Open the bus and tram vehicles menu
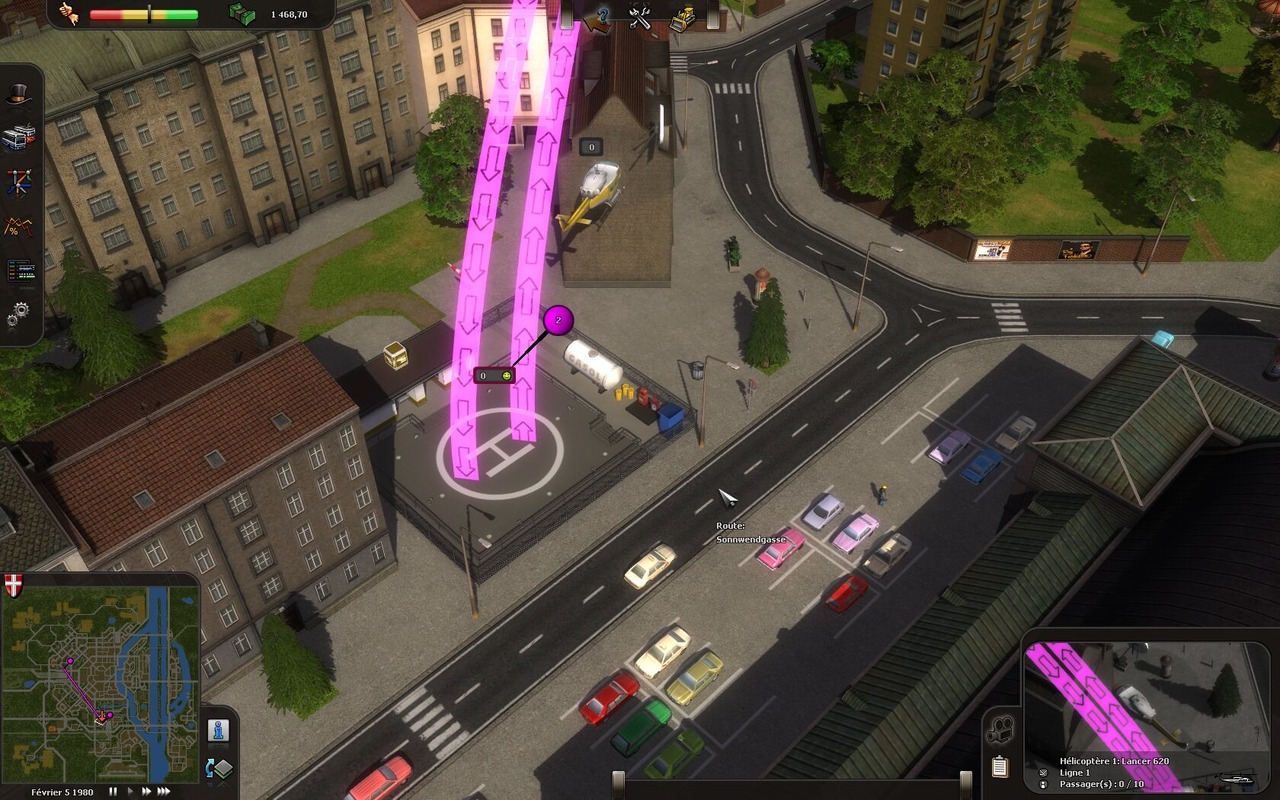The height and width of the screenshot is (800, 1280). pyautogui.click(x=18, y=137)
